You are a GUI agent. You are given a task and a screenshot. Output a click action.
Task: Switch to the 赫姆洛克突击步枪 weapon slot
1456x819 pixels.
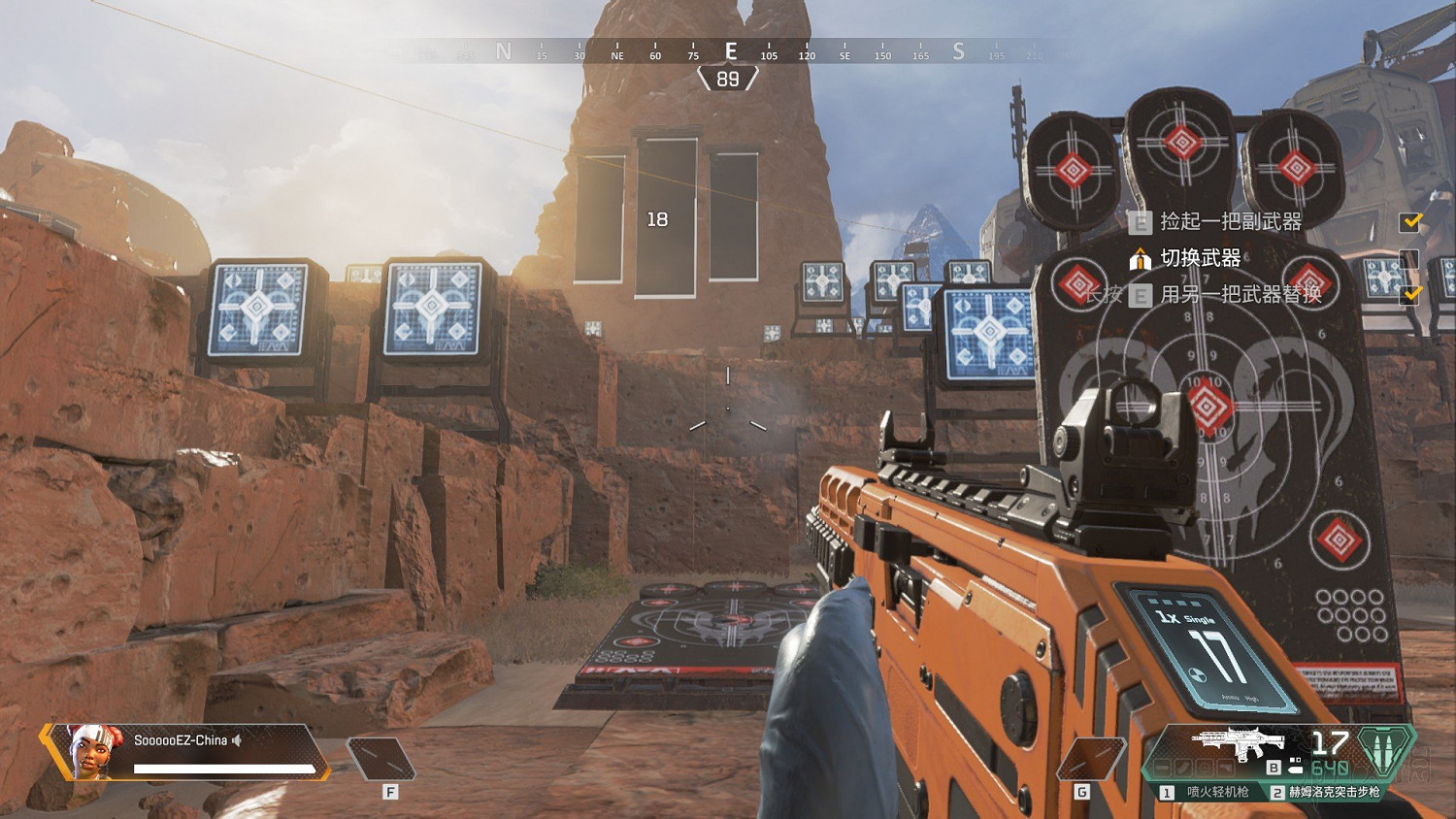coord(1326,793)
